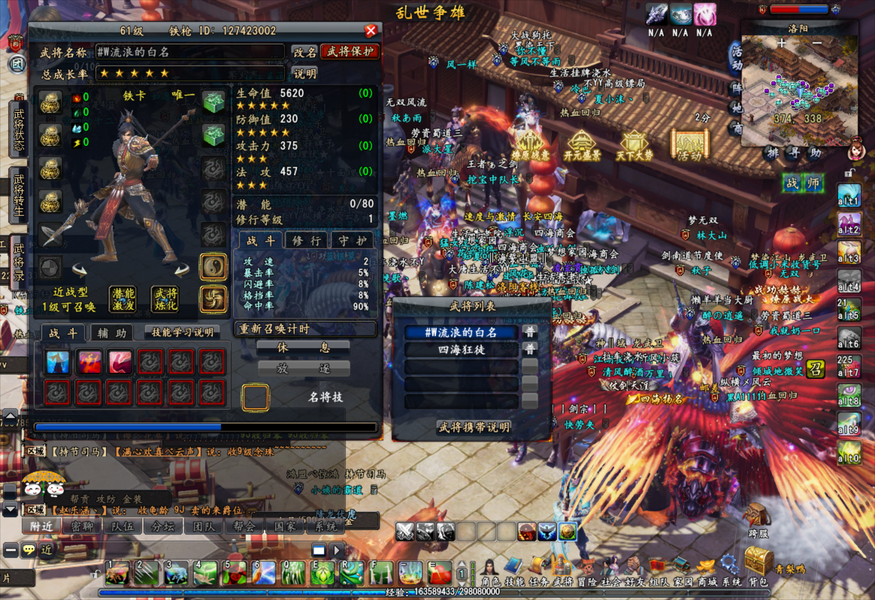The height and width of the screenshot is (600, 875).
Task: Open the 天下大势 event icon
Action: pyautogui.click(x=636, y=146)
